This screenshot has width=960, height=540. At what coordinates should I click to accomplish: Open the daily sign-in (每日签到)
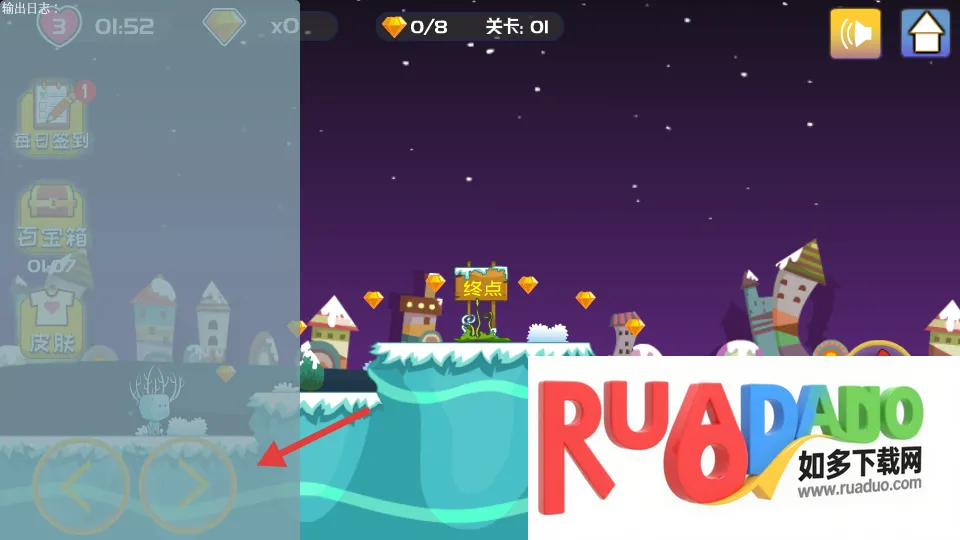coord(51,117)
